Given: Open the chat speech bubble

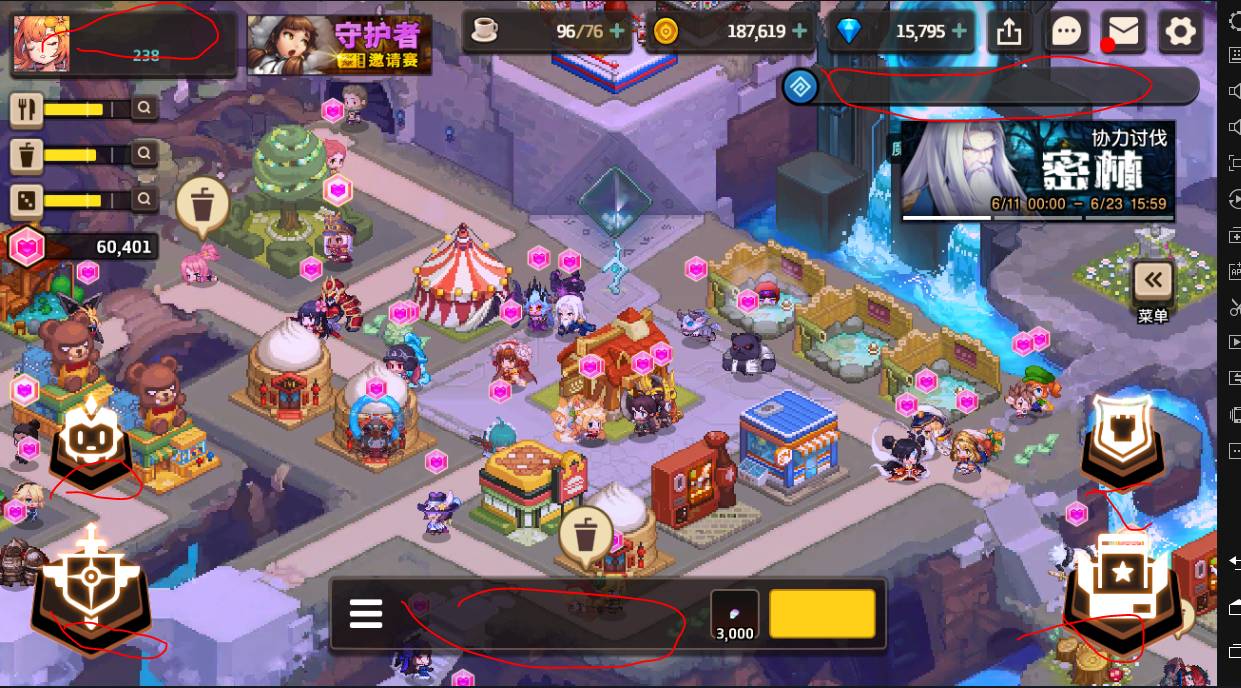Looking at the screenshot, I should [1067, 32].
